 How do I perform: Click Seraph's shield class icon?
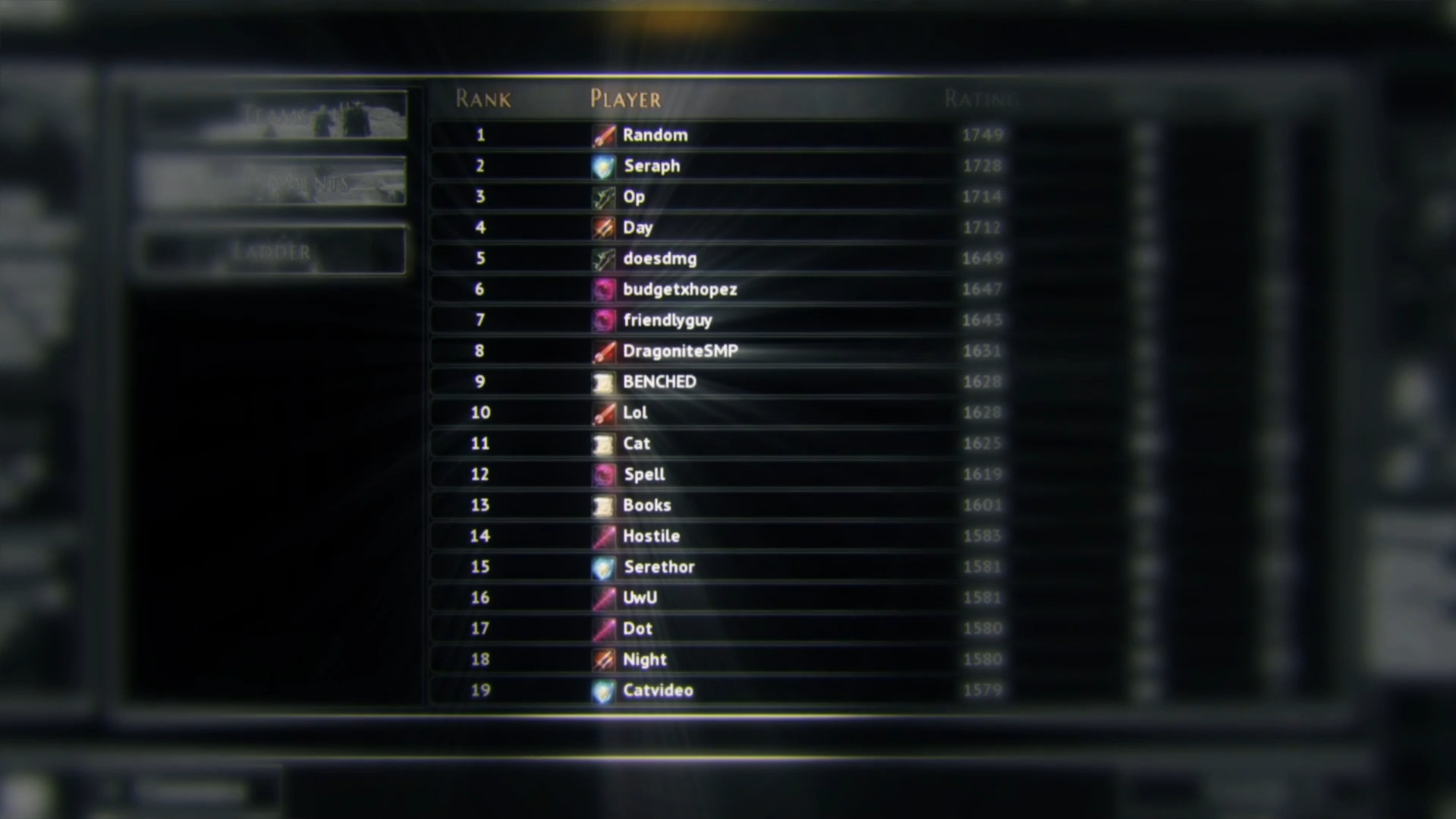pos(602,166)
